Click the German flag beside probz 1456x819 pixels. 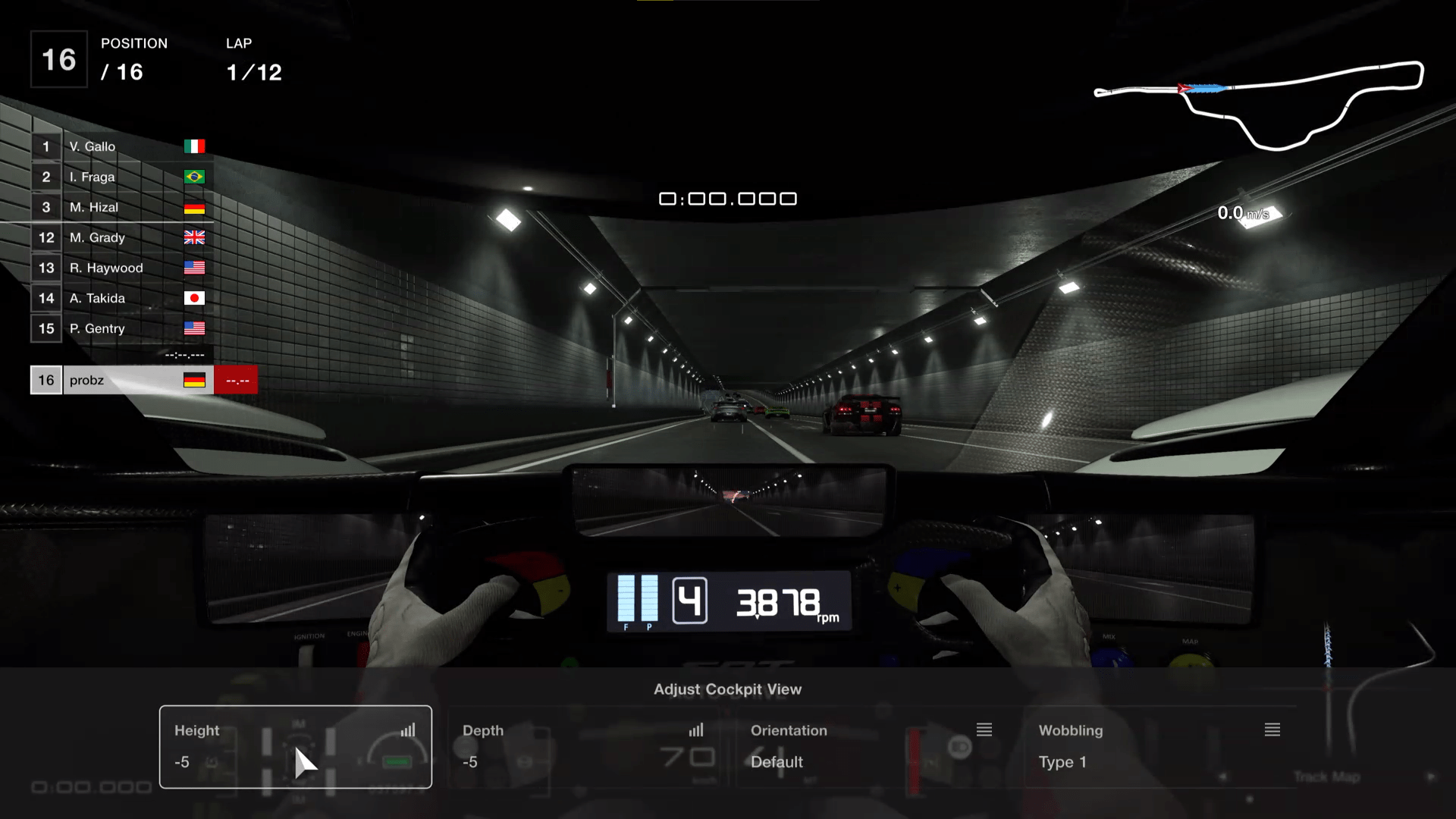195,379
